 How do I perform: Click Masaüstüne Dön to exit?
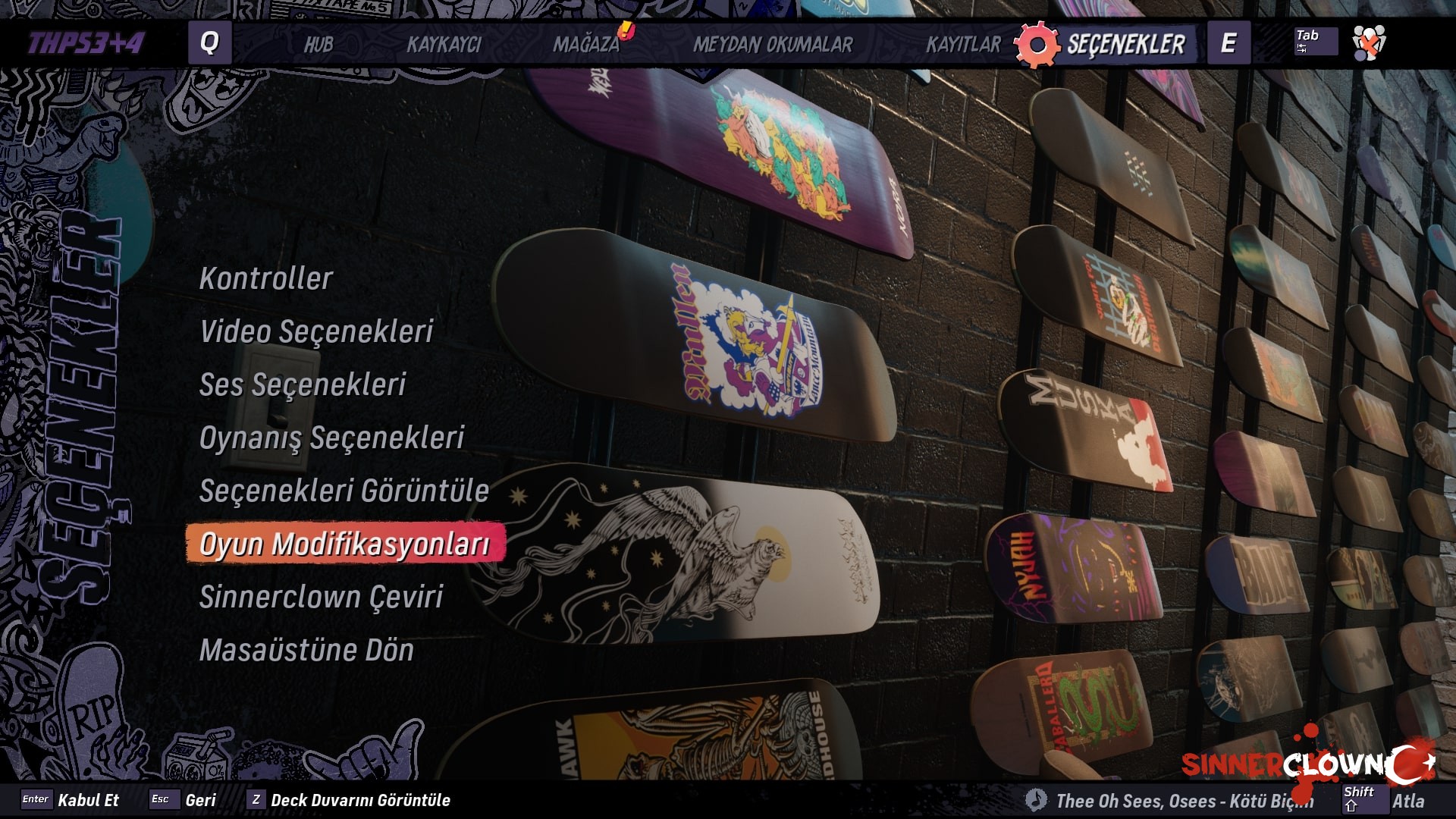click(x=306, y=651)
